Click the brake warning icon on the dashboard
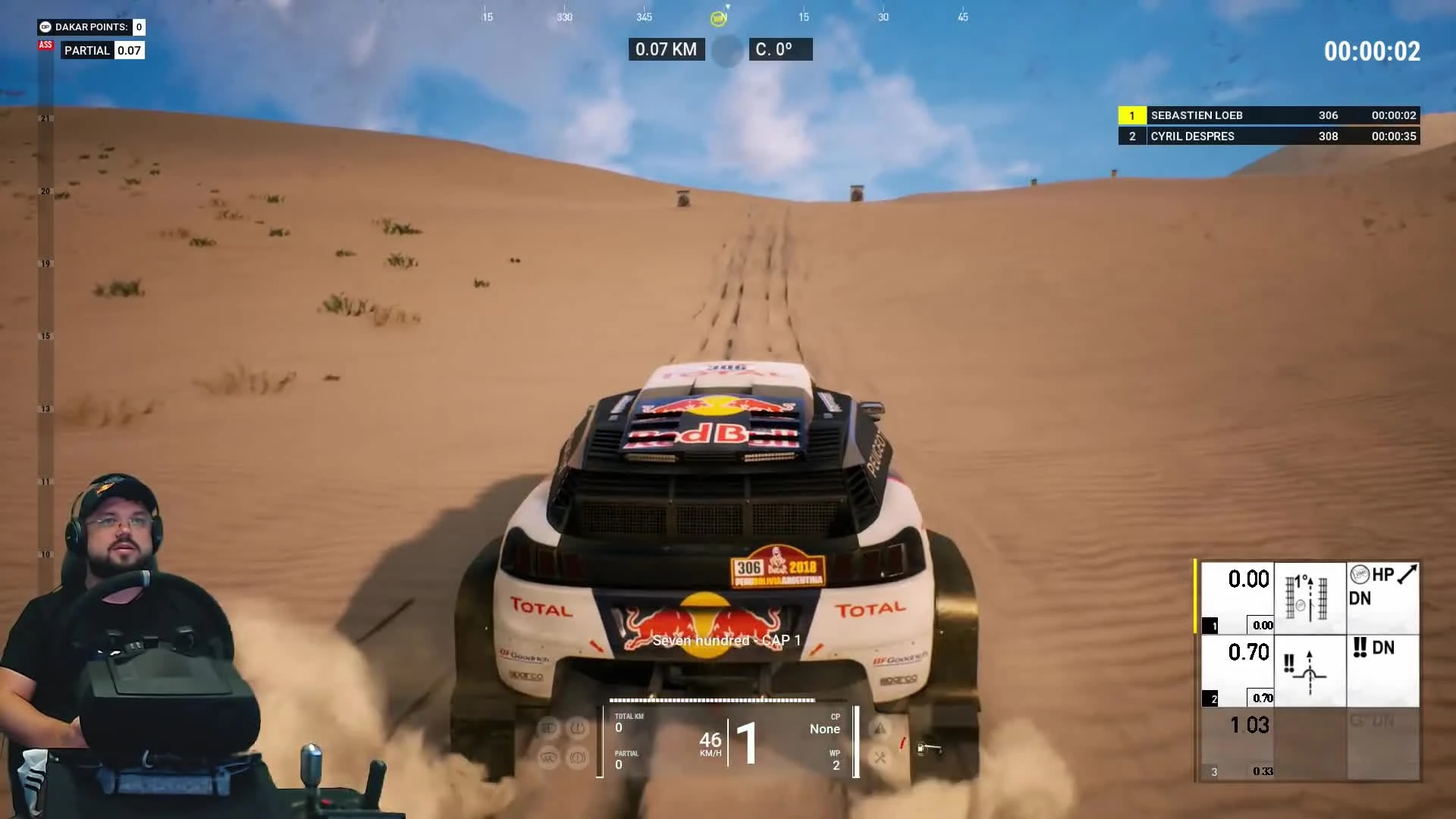Viewport: 1456px width, 819px height. [579, 758]
